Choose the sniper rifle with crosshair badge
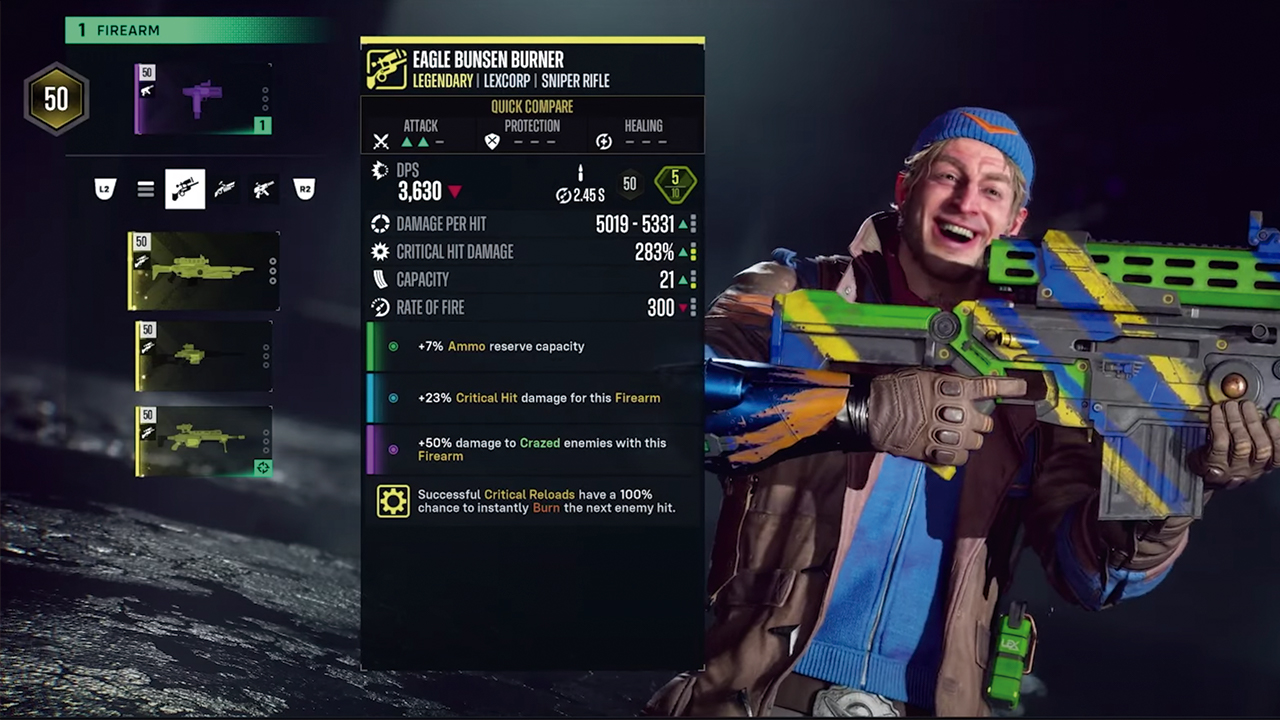The image size is (1280, 720). pos(204,441)
